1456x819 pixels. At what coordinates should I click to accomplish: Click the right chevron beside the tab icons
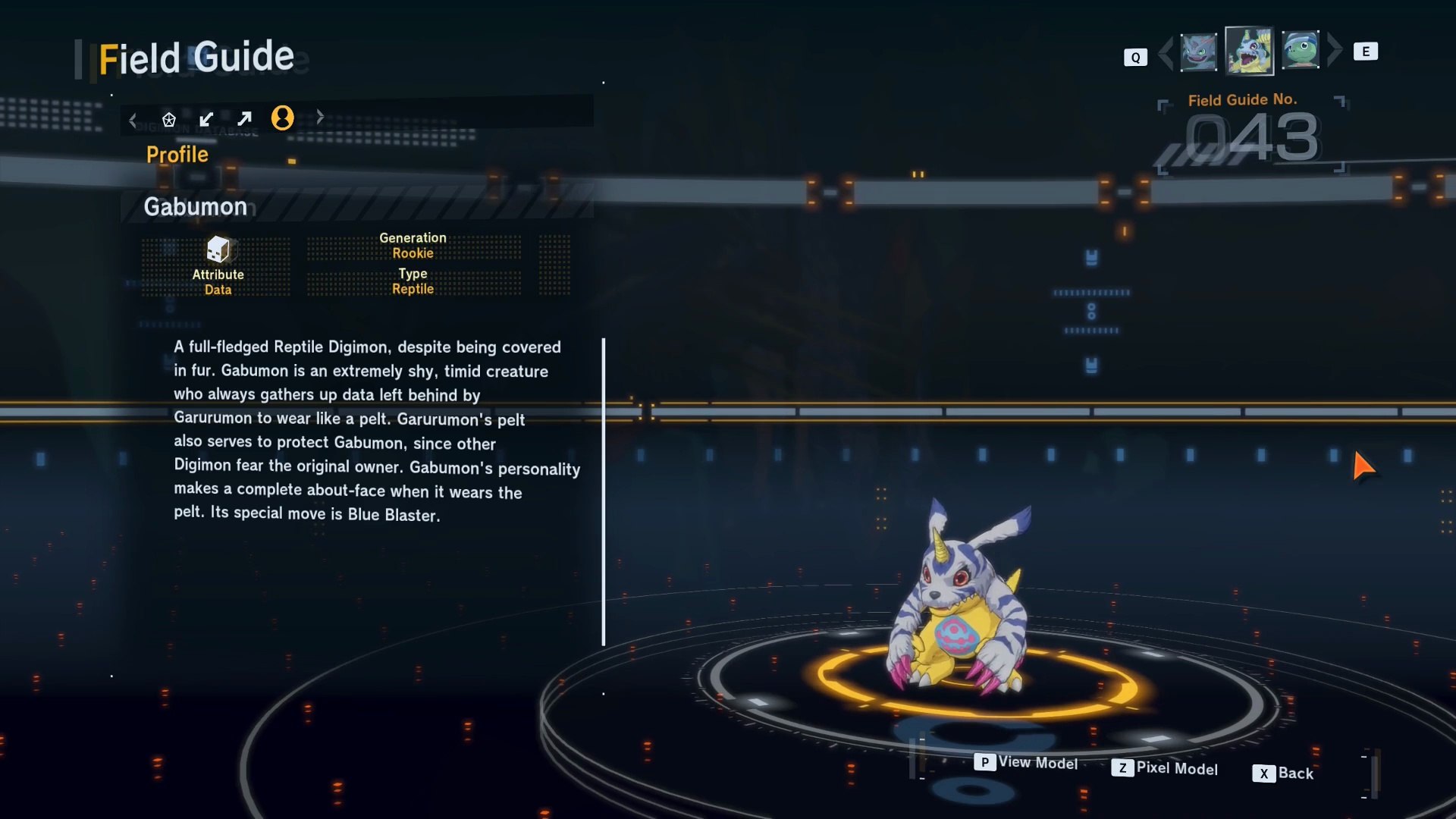(x=320, y=117)
